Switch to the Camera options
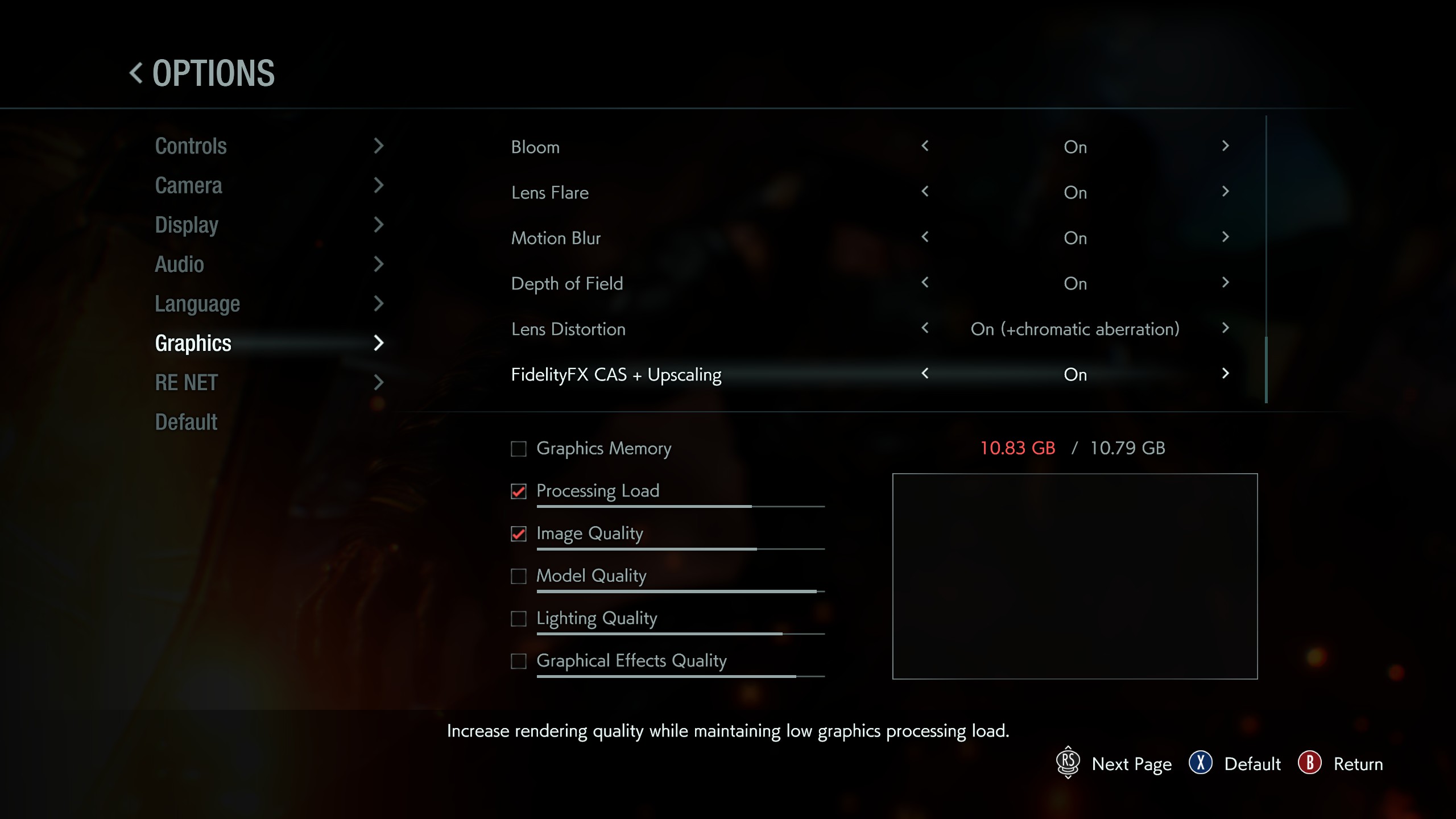The height and width of the screenshot is (819, 1456). pyautogui.click(x=189, y=185)
